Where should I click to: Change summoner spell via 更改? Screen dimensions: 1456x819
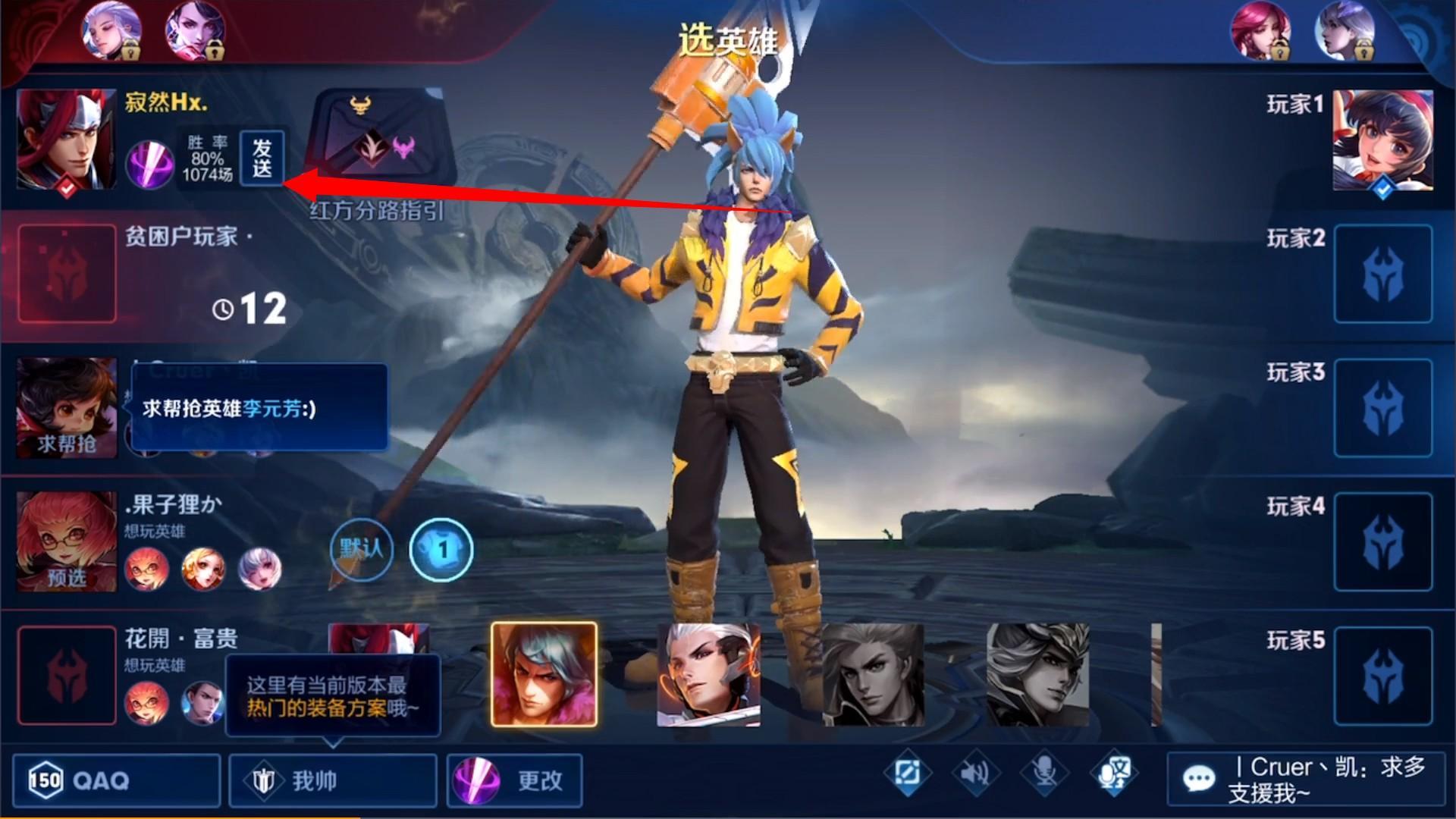click(x=515, y=780)
